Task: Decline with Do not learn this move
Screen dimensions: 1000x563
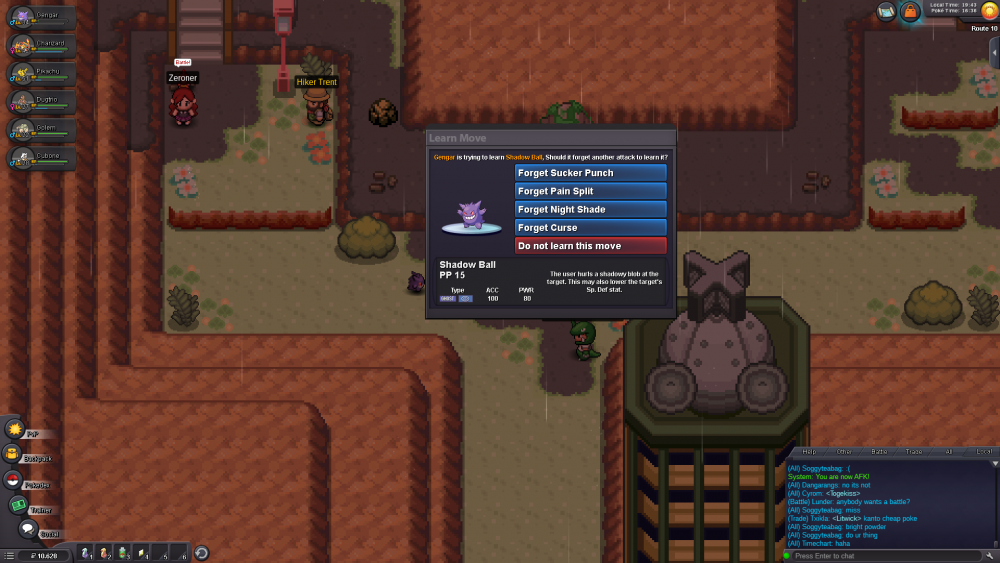Action: (590, 246)
